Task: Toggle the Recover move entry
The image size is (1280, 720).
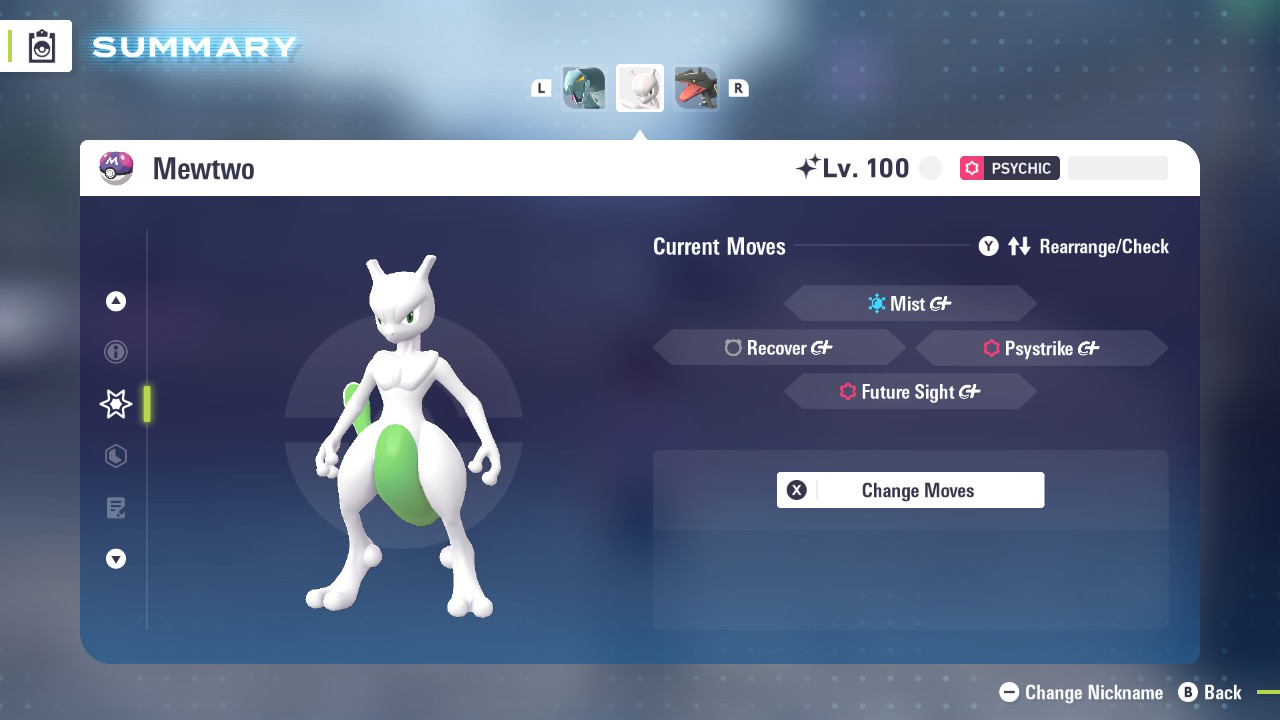Action: [779, 347]
